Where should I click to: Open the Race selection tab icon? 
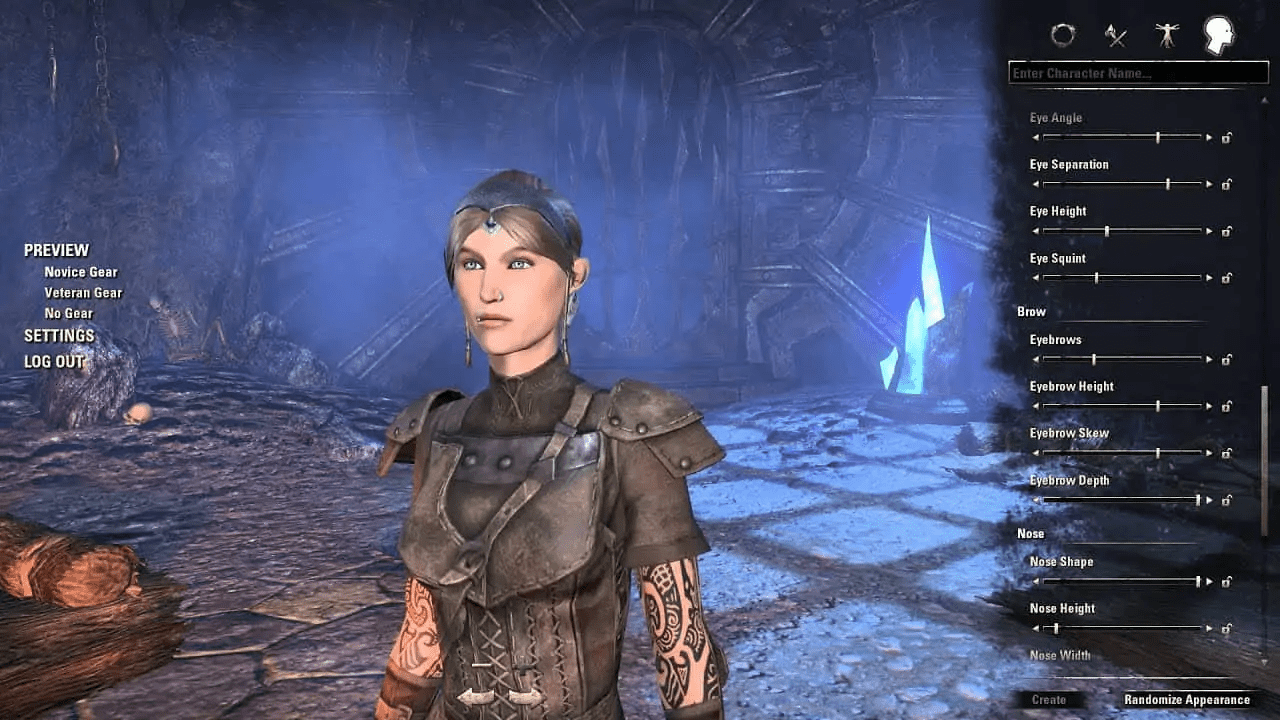1063,36
